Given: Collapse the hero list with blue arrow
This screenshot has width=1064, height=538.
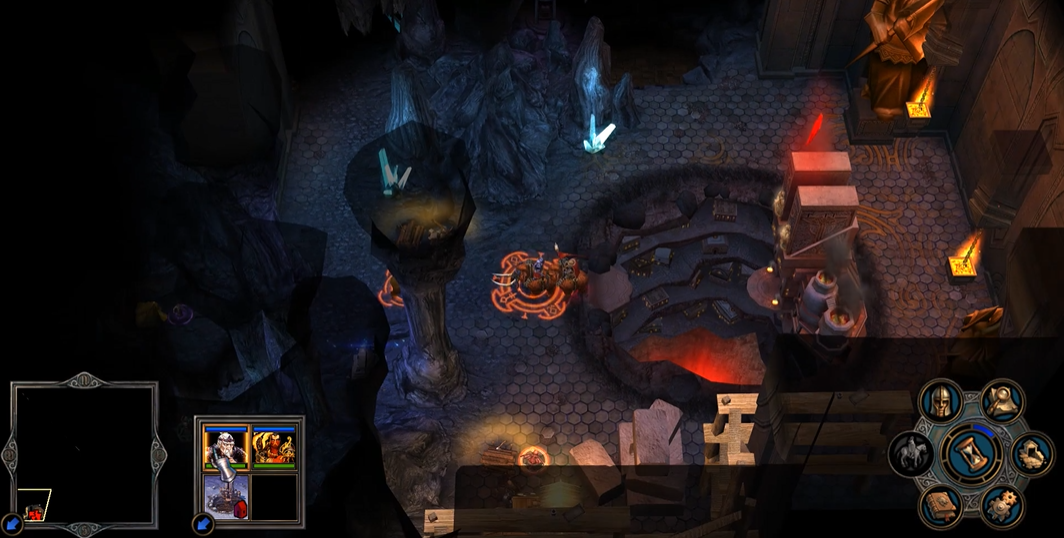Looking at the screenshot, I should click(204, 523).
